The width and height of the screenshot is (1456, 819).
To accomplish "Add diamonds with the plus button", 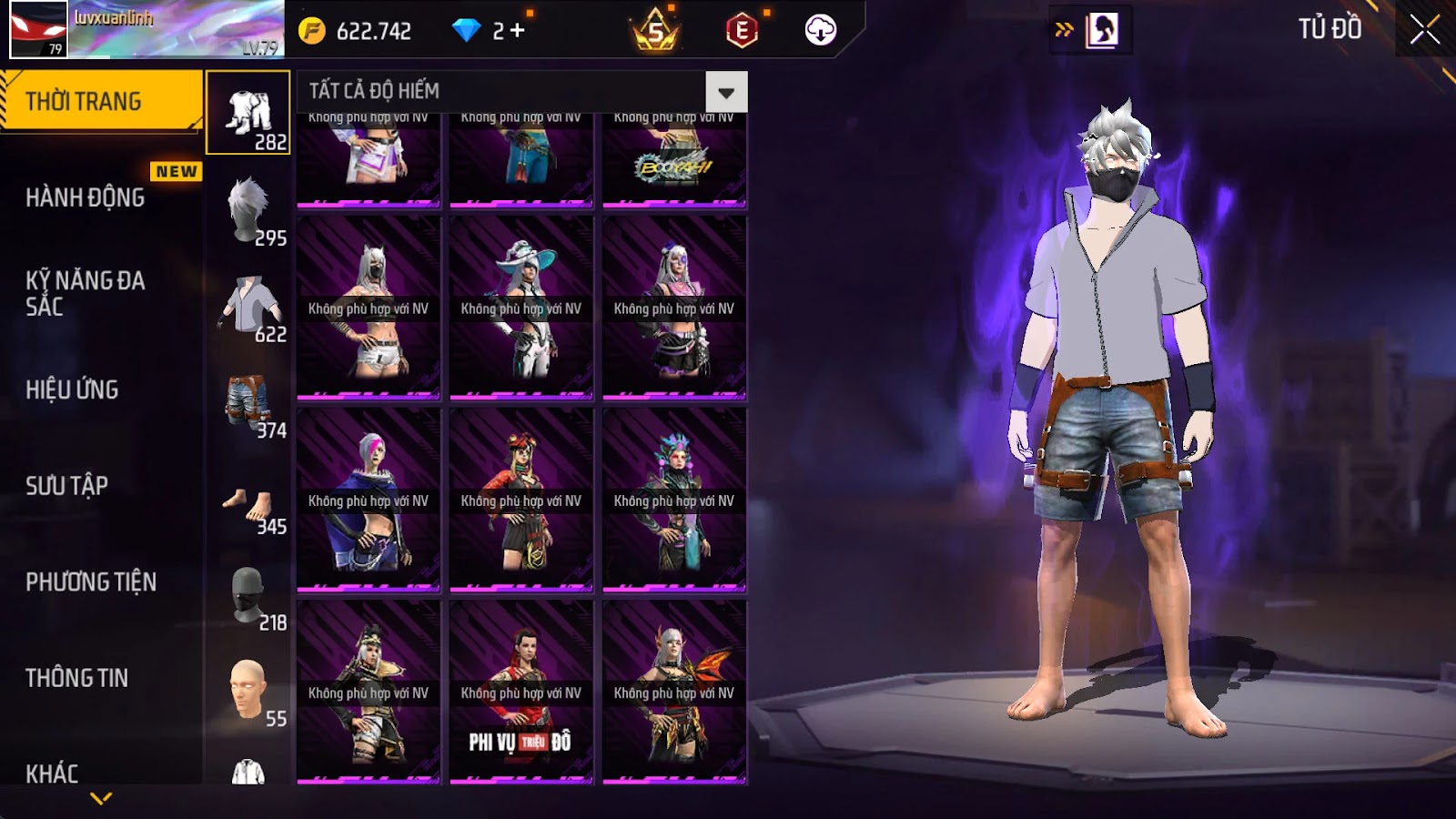I will point(517,31).
